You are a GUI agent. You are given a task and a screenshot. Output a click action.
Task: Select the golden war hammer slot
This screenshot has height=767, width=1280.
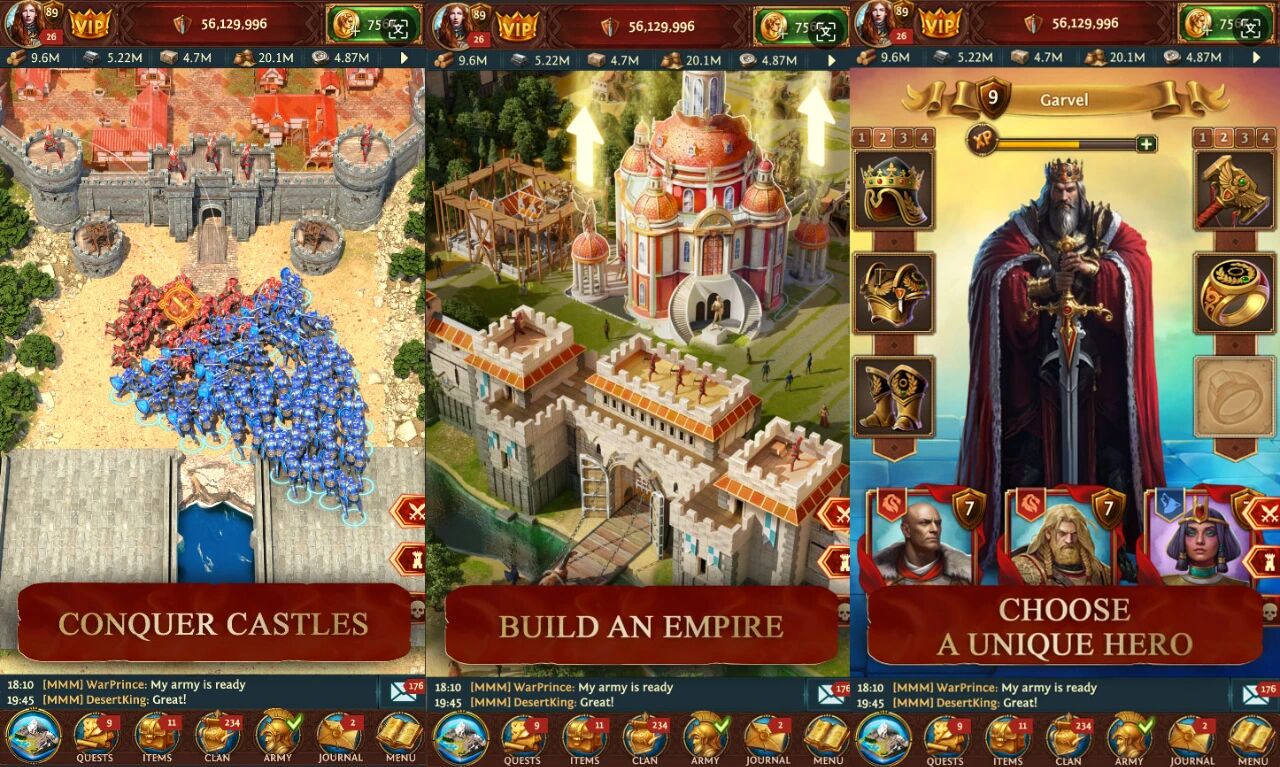coord(1234,190)
